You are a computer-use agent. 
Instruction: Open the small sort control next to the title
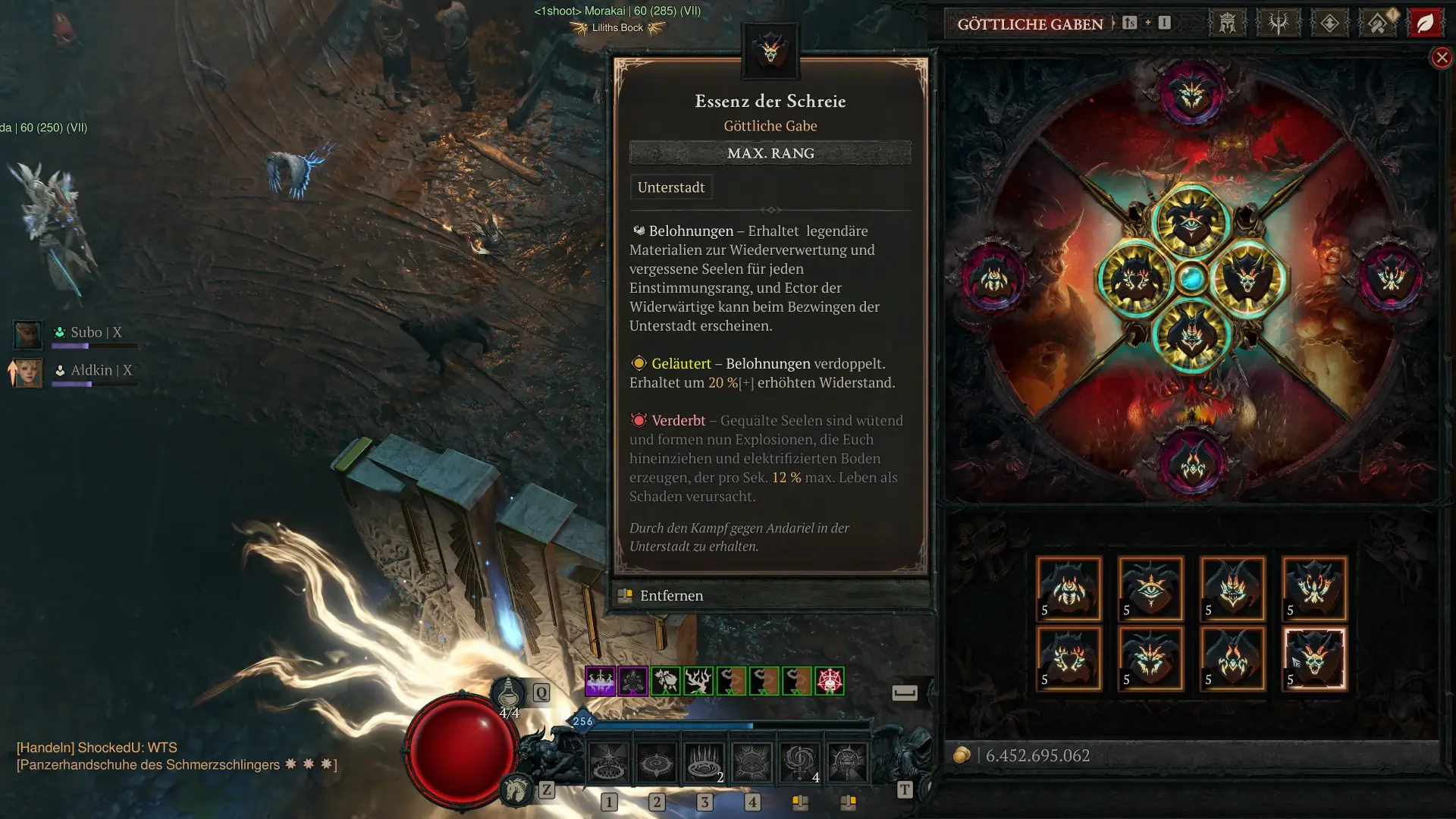[1130, 24]
